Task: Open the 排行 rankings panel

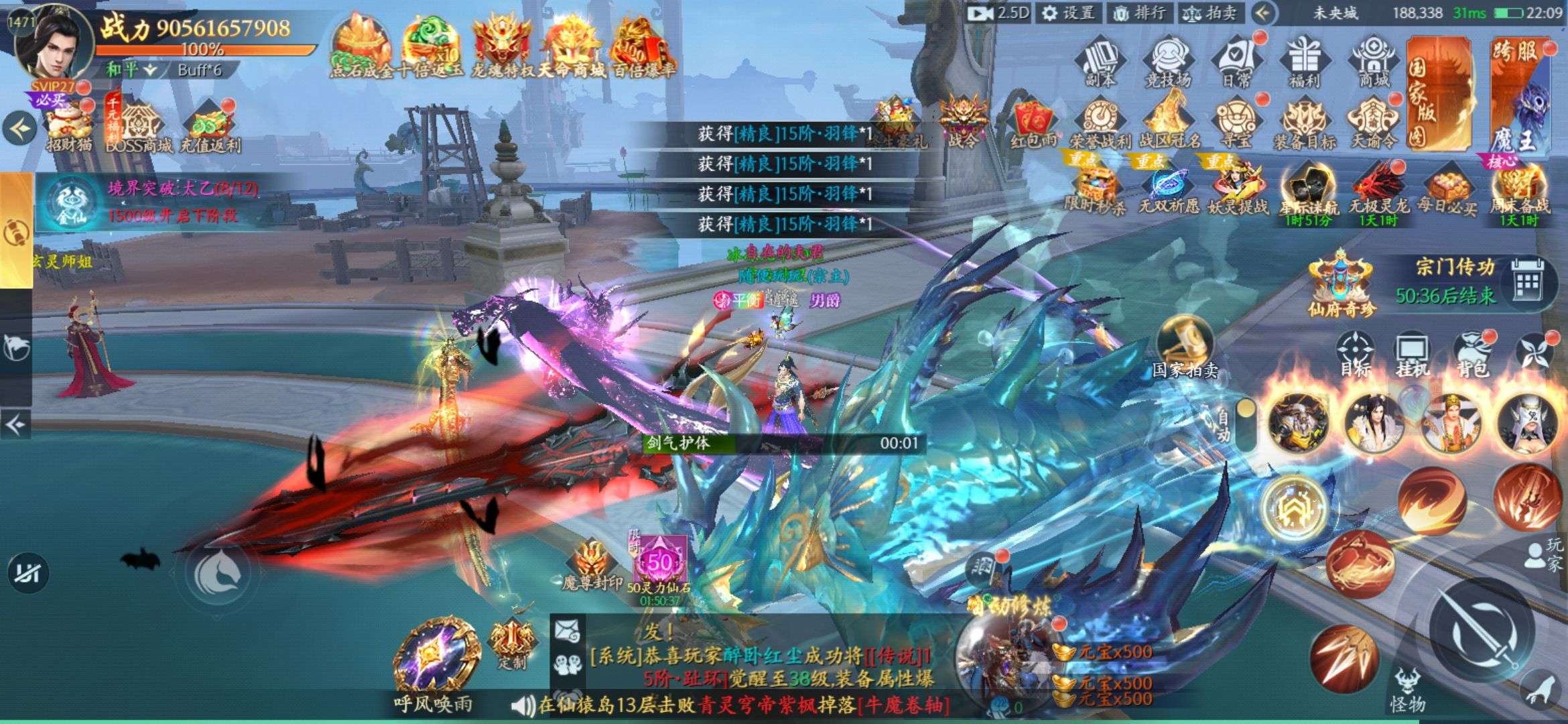Action: click(1138, 13)
